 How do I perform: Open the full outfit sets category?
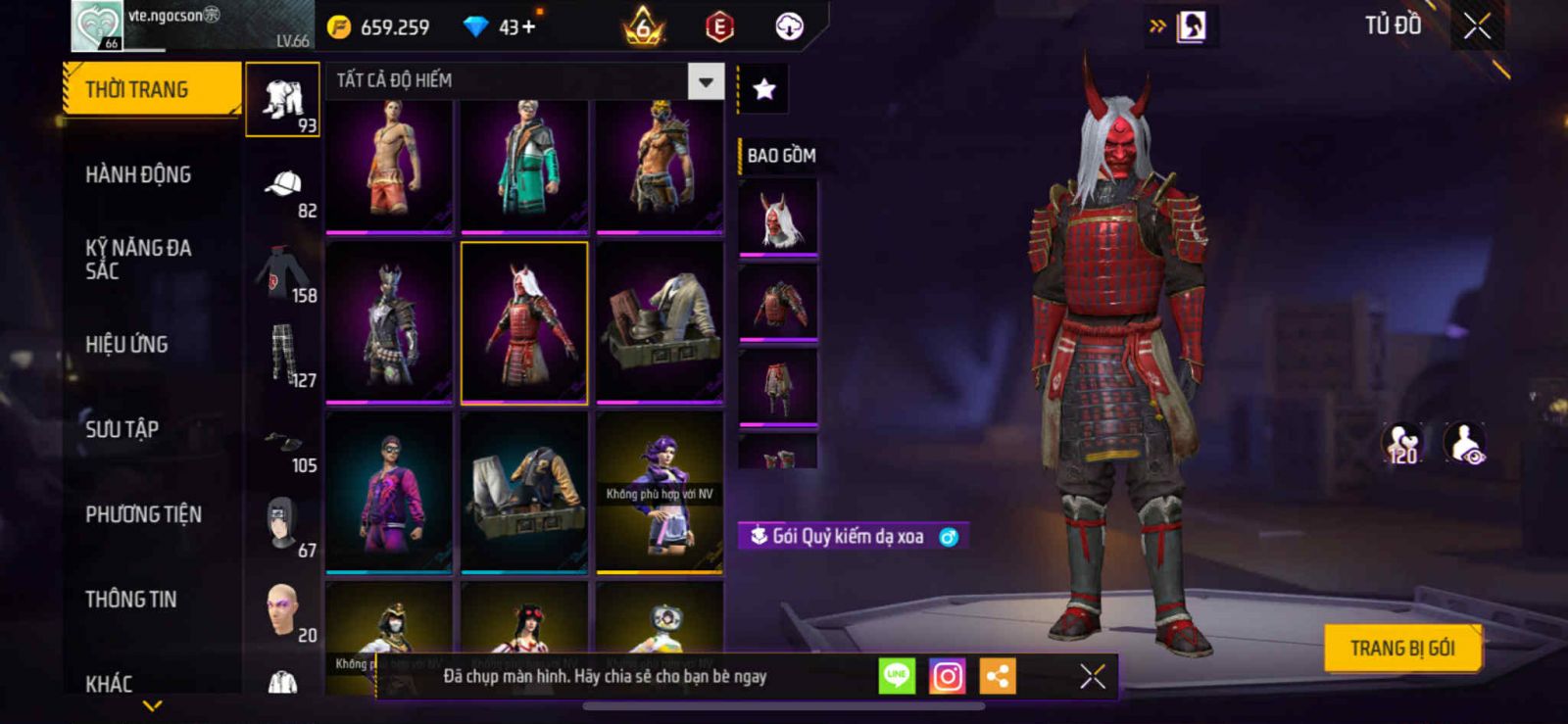point(282,100)
